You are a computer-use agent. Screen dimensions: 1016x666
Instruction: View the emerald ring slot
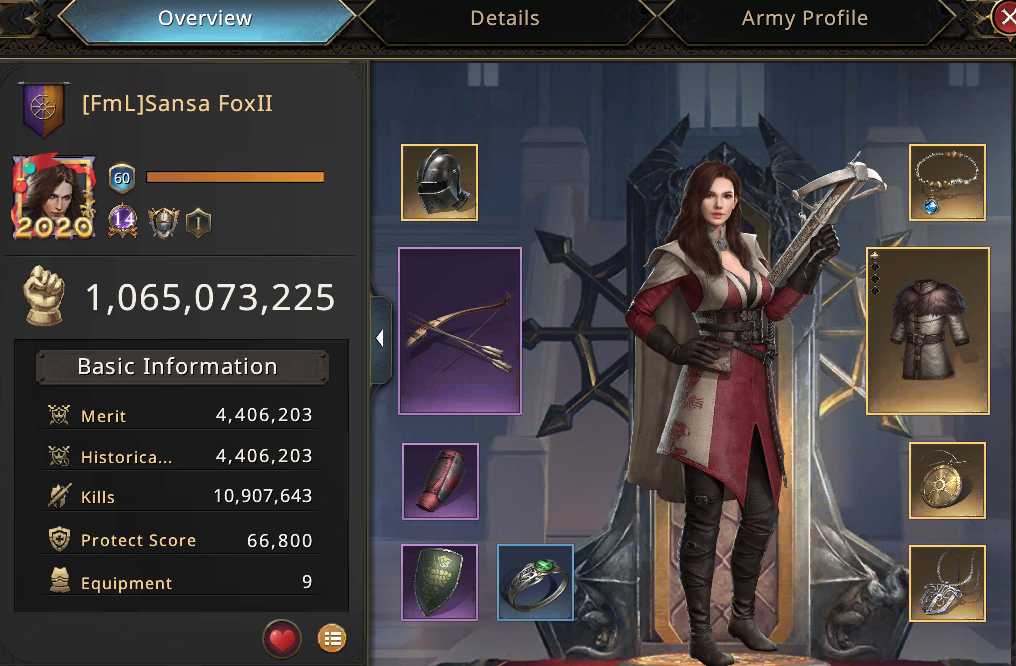pyautogui.click(x=536, y=582)
